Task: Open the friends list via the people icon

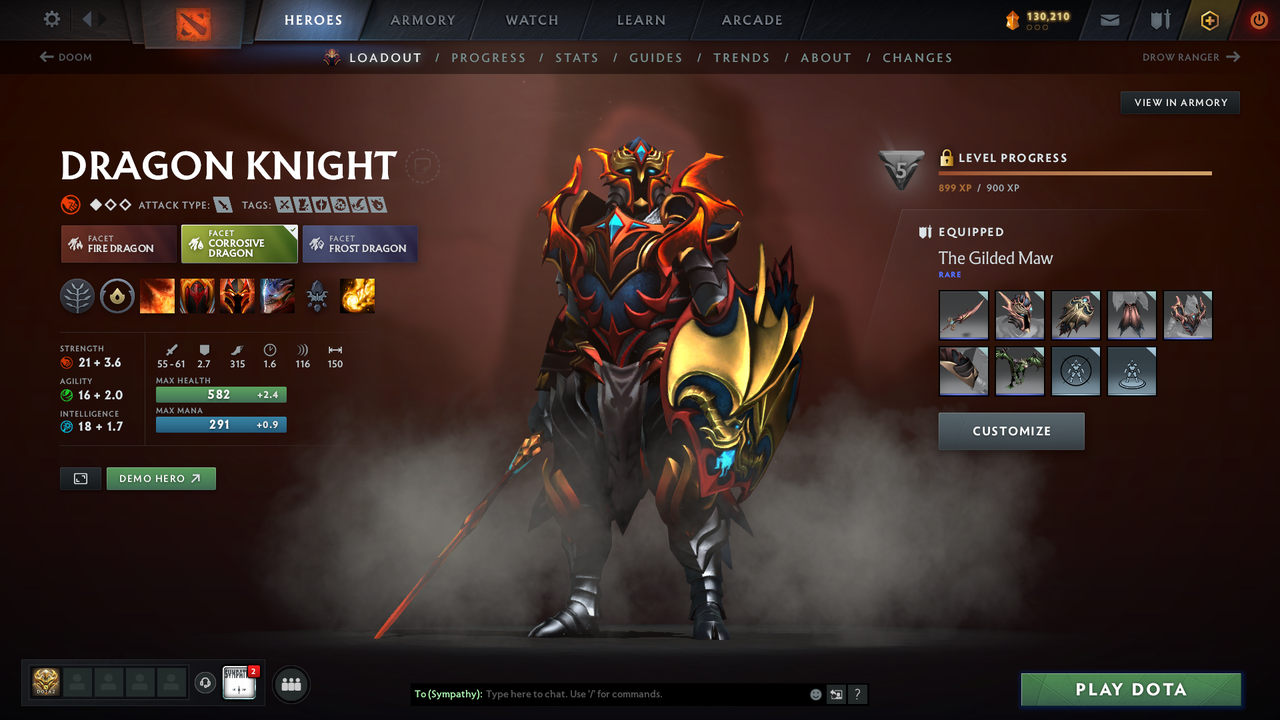Action: point(289,684)
